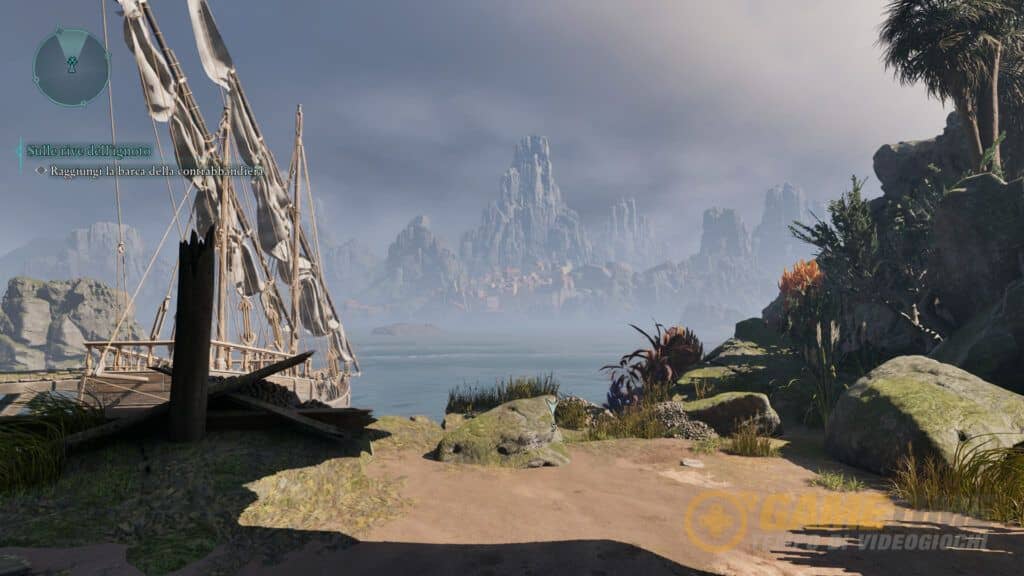The height and width of the screenshot is (576, 1024).
Task: Click the circular compass minimap
Action: click(71, 66)
